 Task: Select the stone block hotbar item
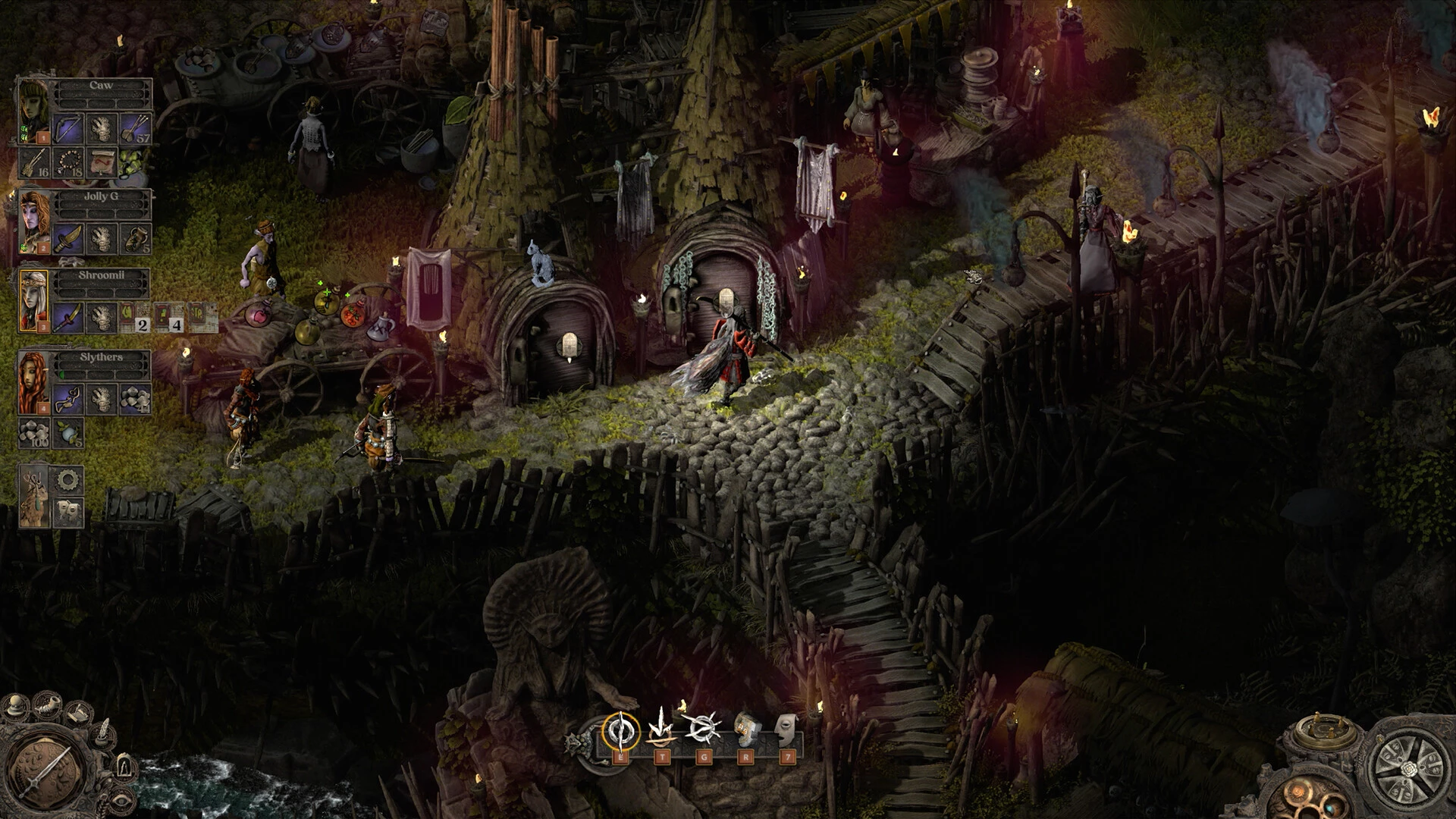[745, 731]
